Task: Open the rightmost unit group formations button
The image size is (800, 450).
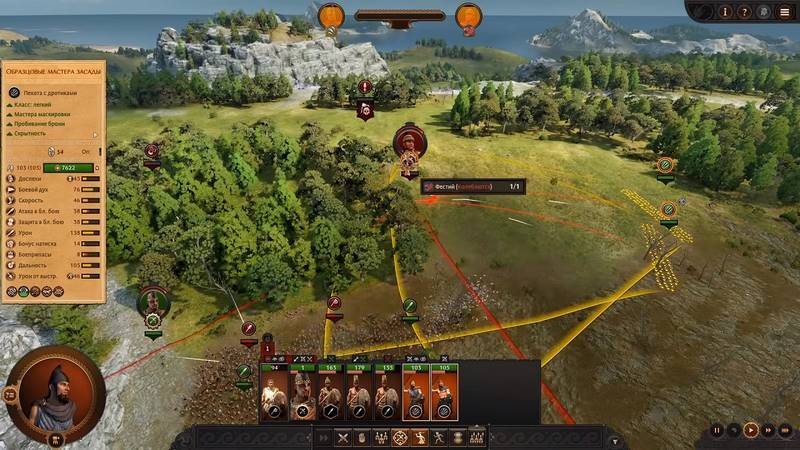Action: pyautogui.click(x=477, y=437)
